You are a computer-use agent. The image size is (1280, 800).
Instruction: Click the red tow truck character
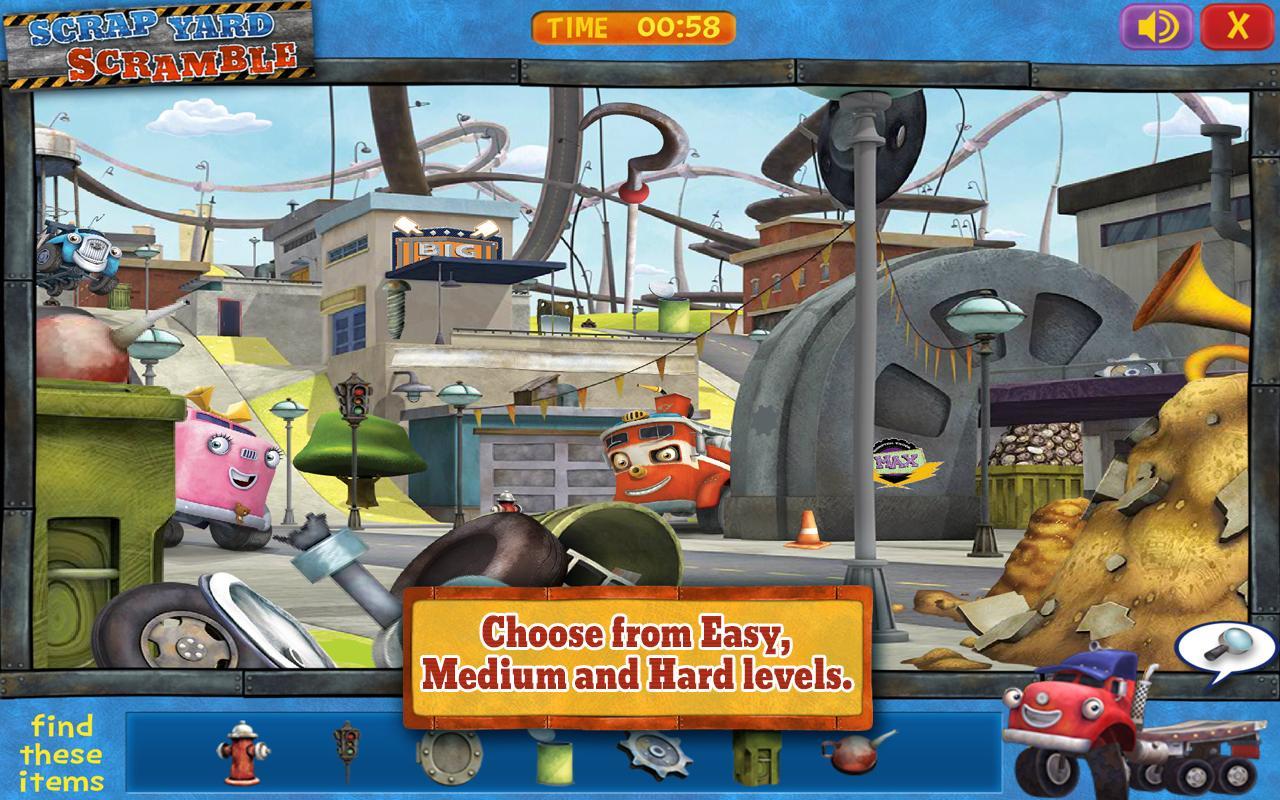point(655,460)
